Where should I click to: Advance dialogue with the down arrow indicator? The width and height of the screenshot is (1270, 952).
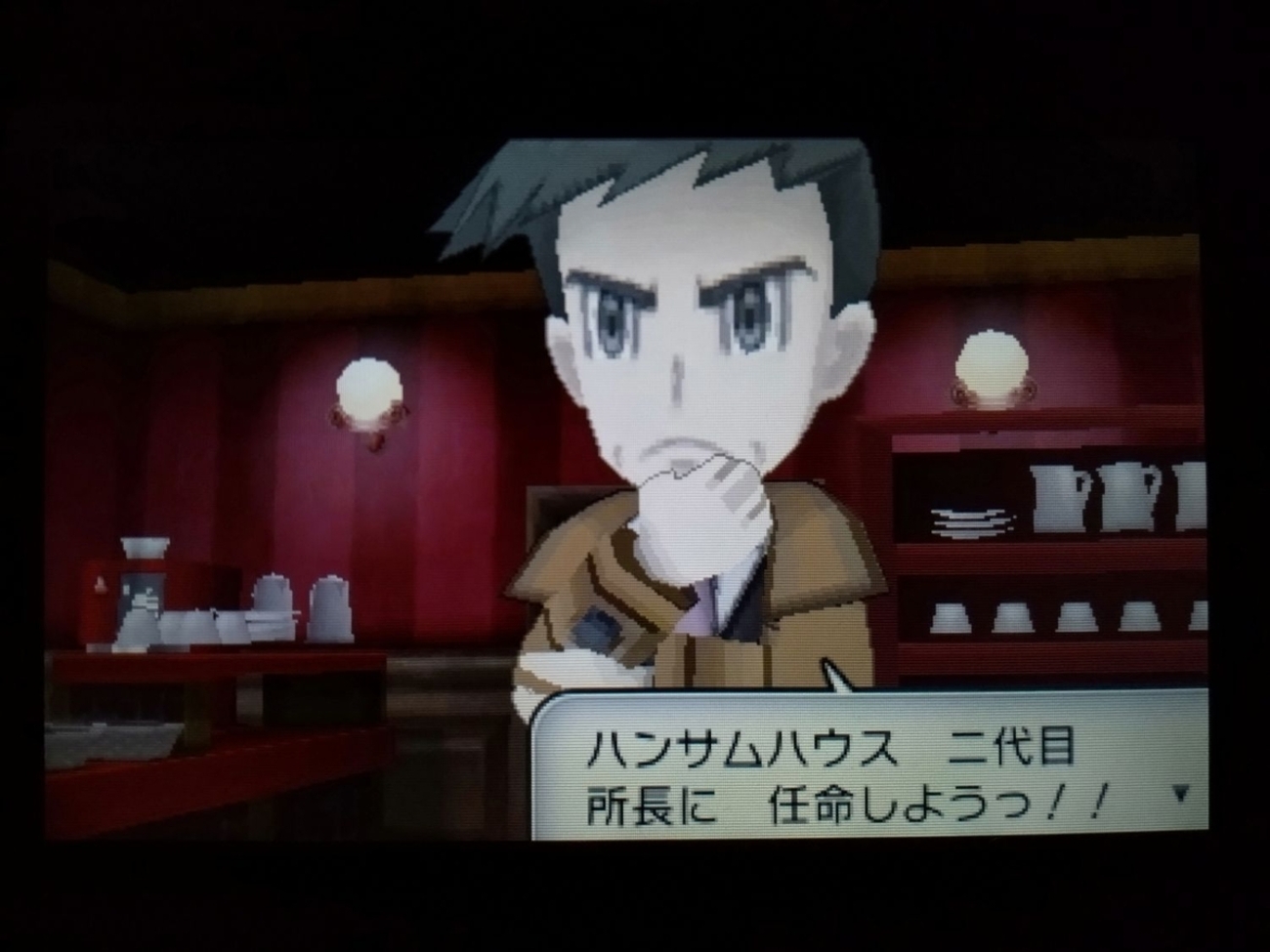(1181, 795)
